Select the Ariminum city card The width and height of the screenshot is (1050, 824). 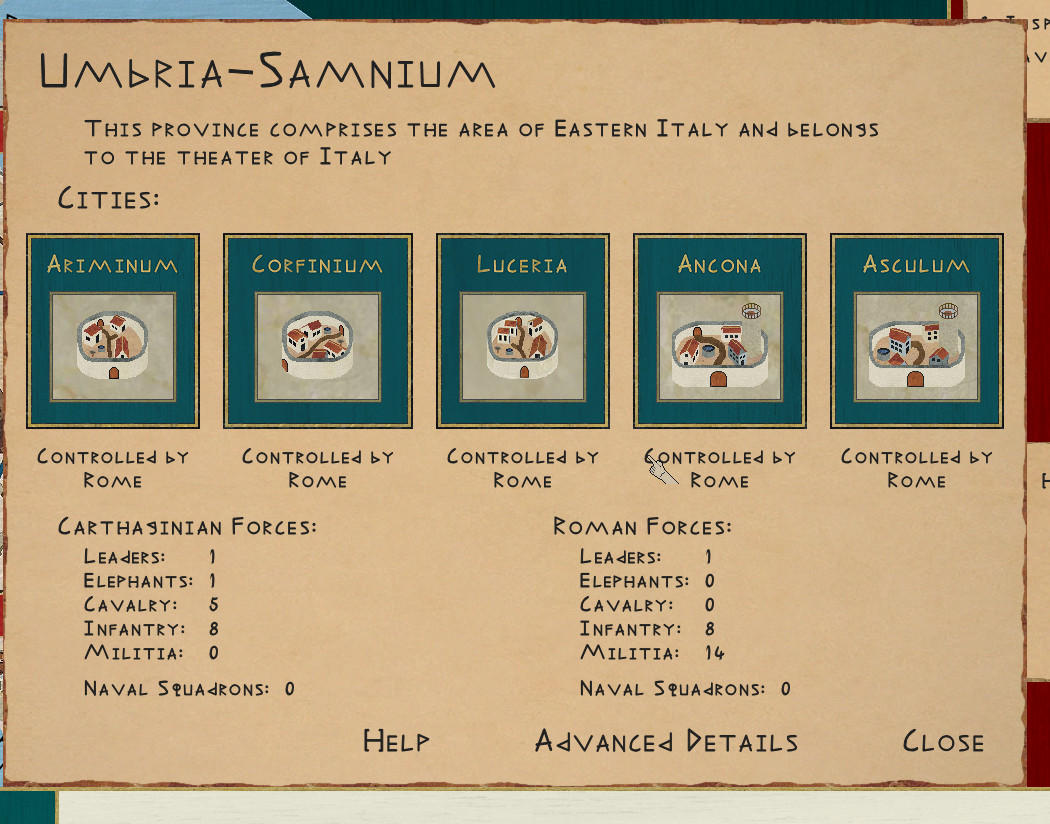(113, 331)
